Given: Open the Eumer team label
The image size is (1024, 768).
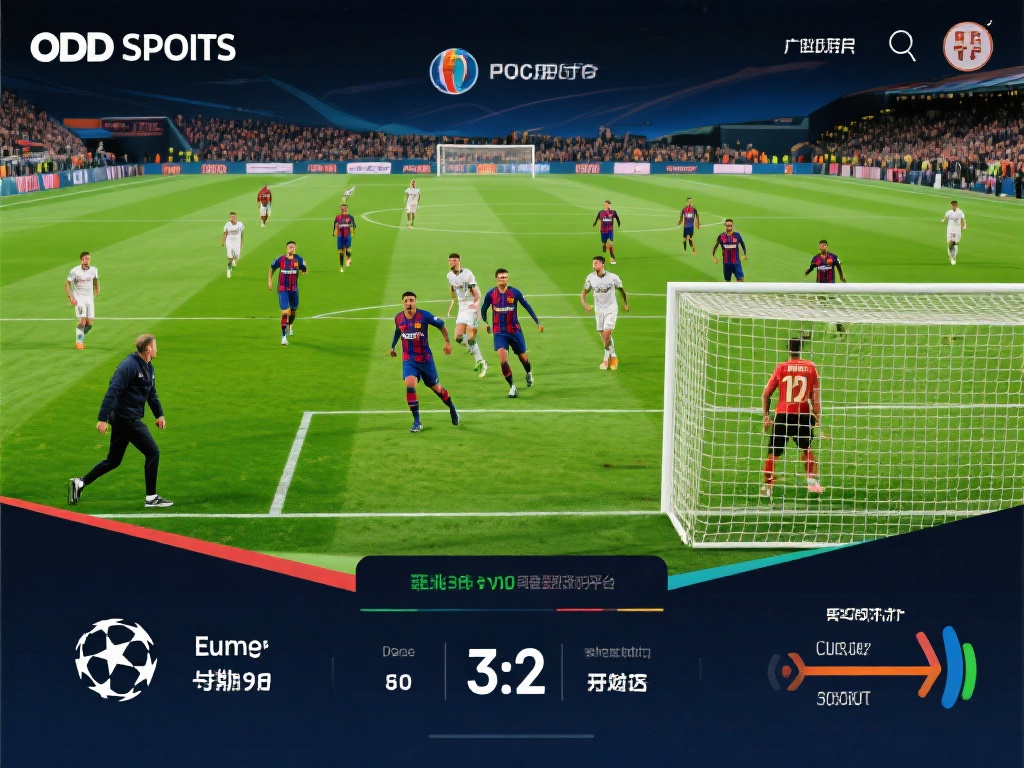Looking at the screenshot, I should pos(231,647).
